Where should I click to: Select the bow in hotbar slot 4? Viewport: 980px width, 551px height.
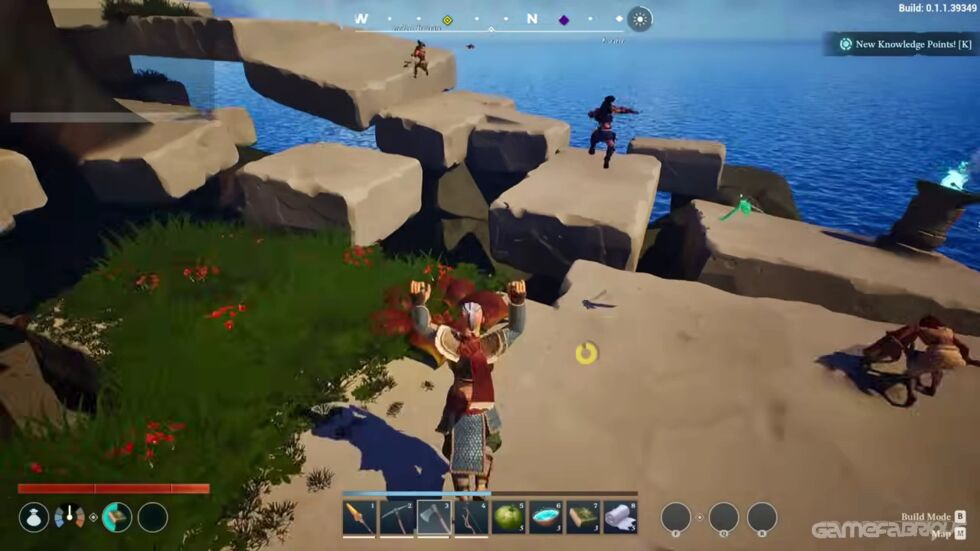tap(471, 517)
